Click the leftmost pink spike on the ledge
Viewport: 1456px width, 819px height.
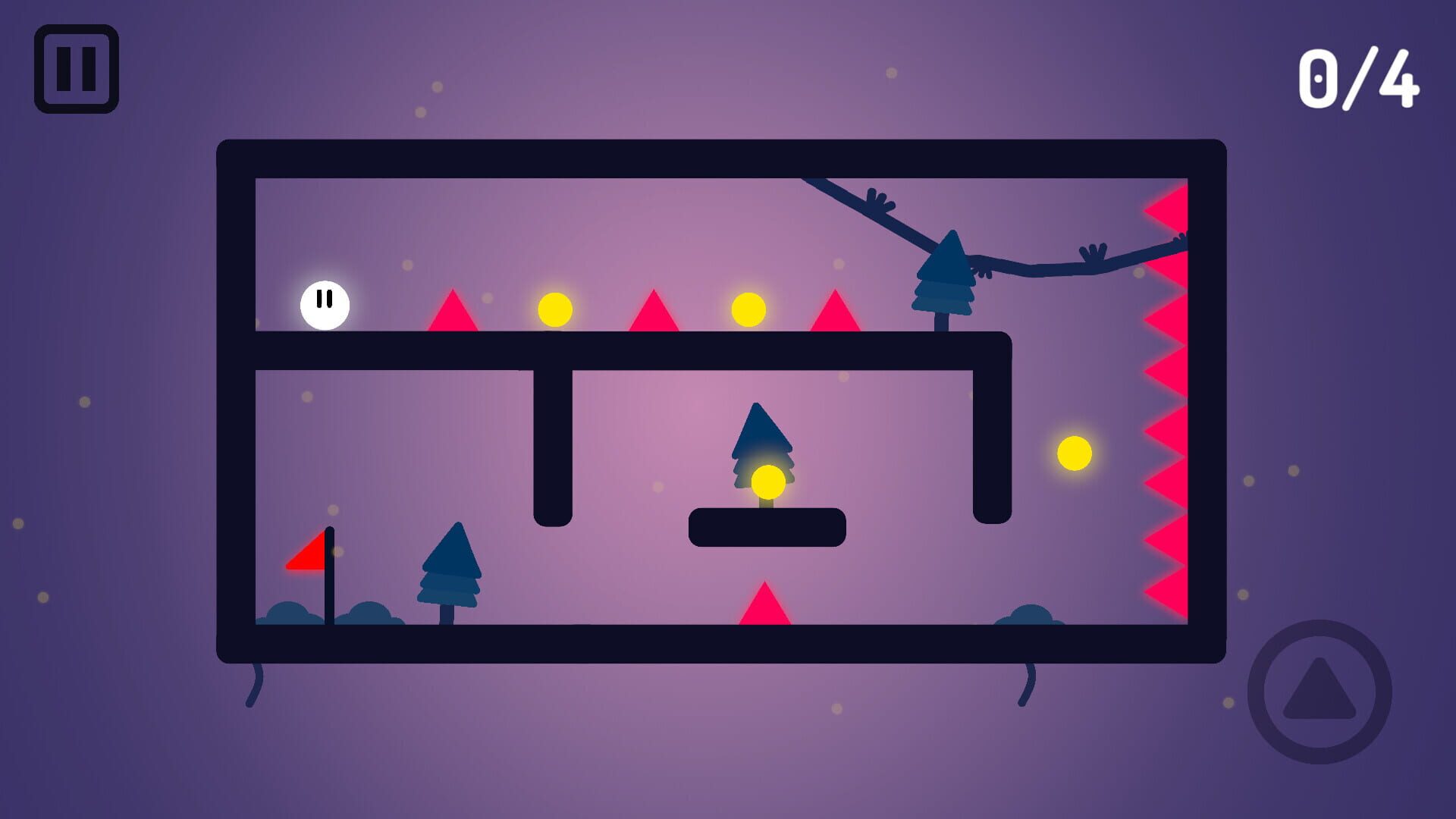[452, 312]
